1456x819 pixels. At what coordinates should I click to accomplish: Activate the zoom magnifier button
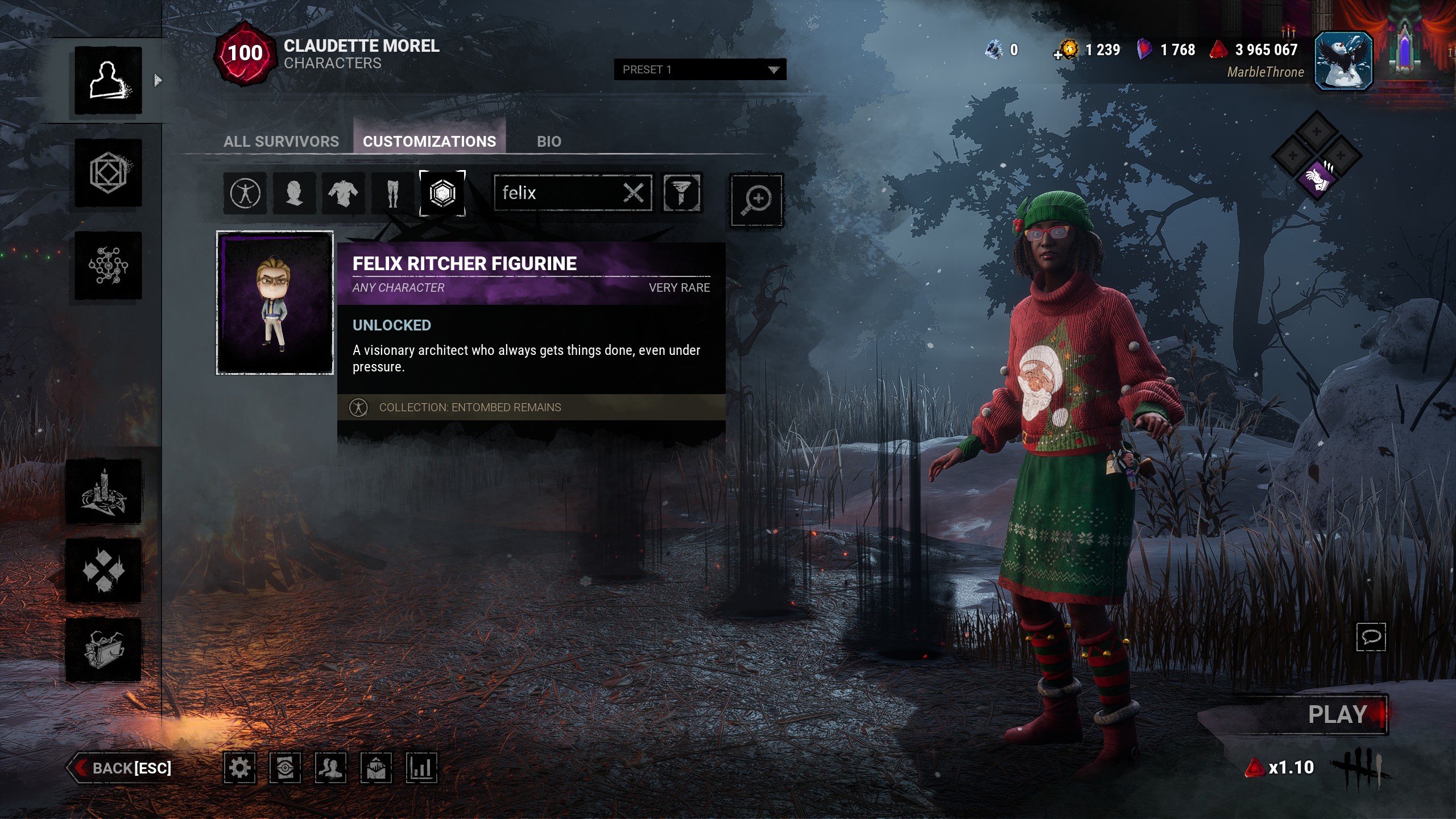coord(756,200)
